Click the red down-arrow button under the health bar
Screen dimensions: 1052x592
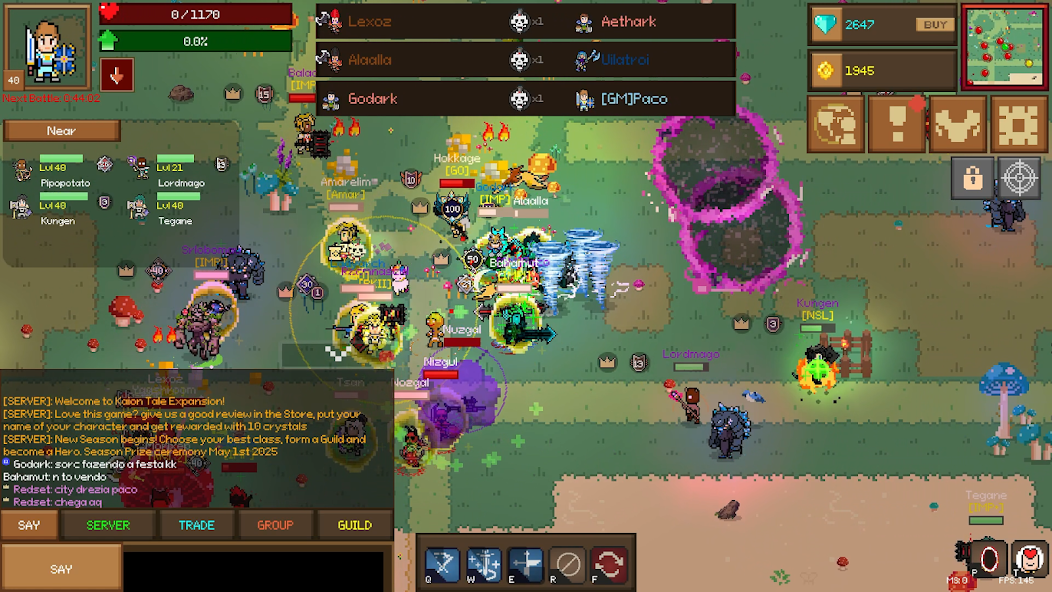117,75
